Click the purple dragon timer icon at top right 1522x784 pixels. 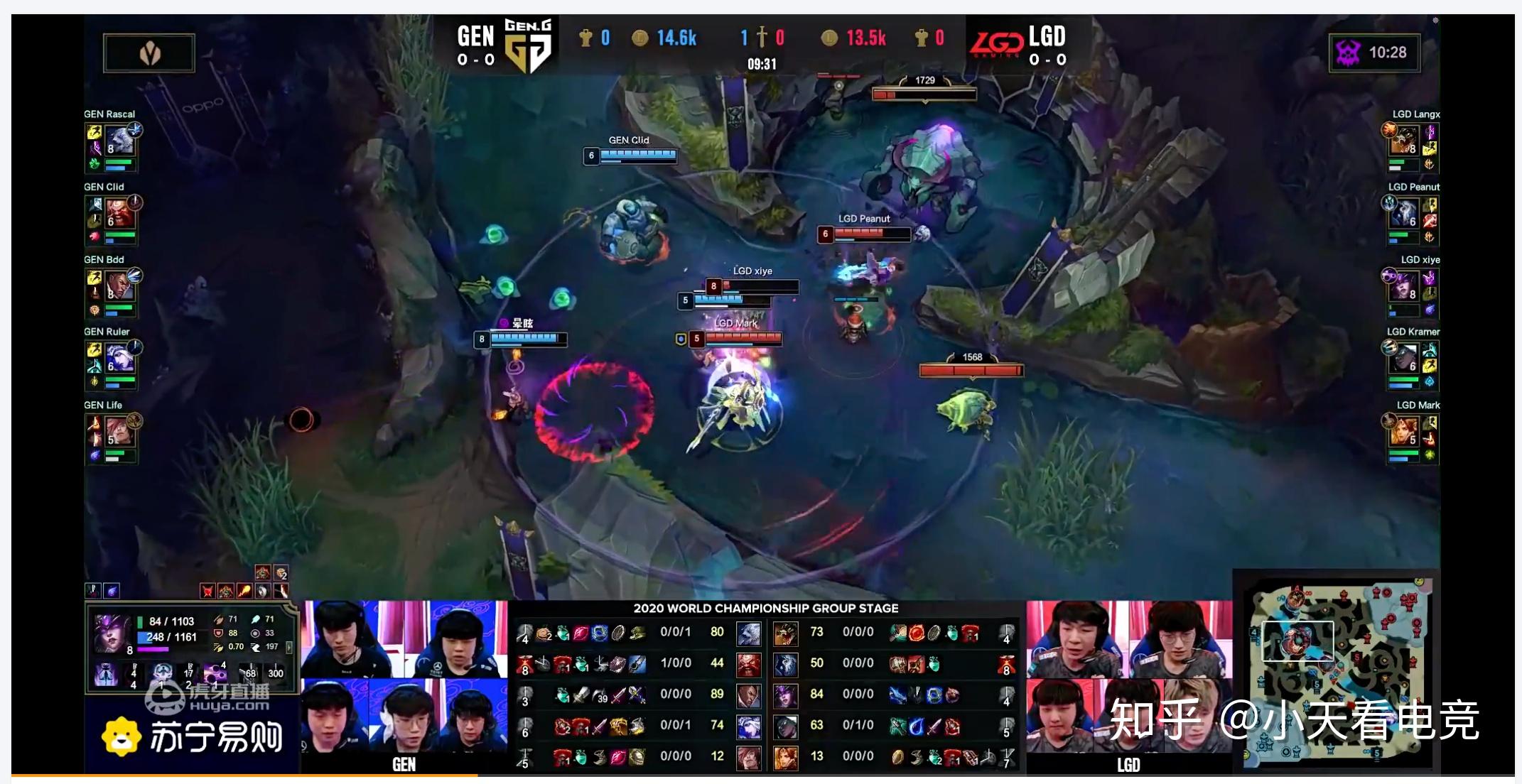tap(1349, 51)
